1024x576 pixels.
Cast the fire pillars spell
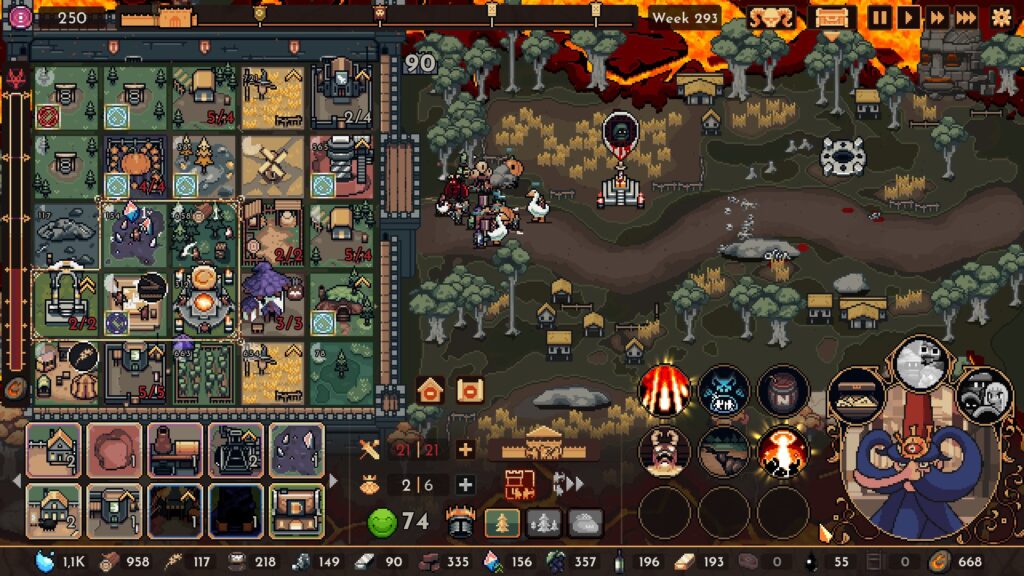point(663,389)
